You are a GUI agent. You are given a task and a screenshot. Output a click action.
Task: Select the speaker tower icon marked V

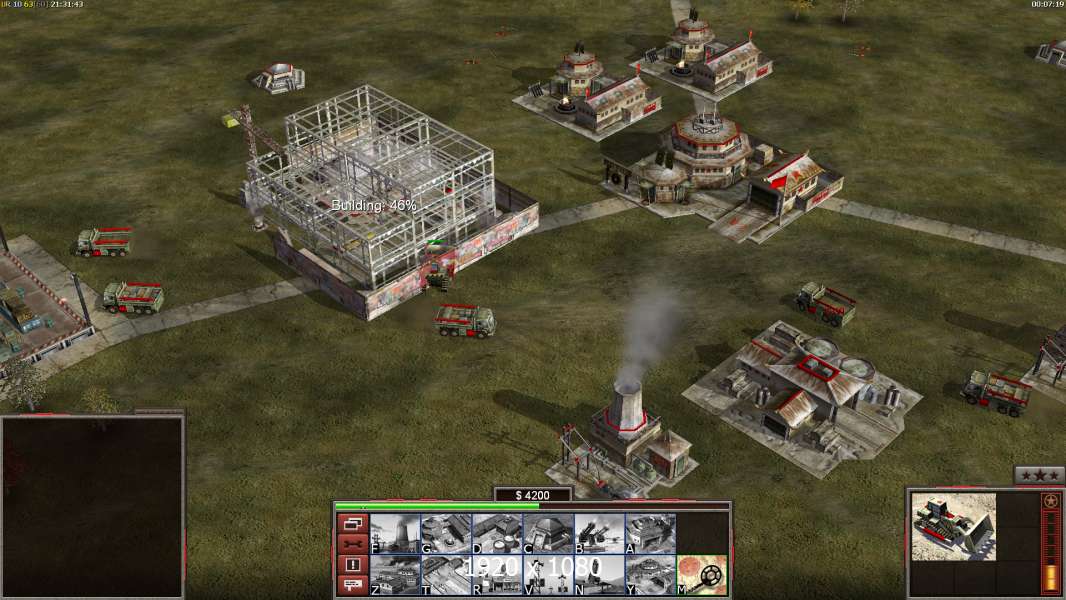tap(548, 575)
